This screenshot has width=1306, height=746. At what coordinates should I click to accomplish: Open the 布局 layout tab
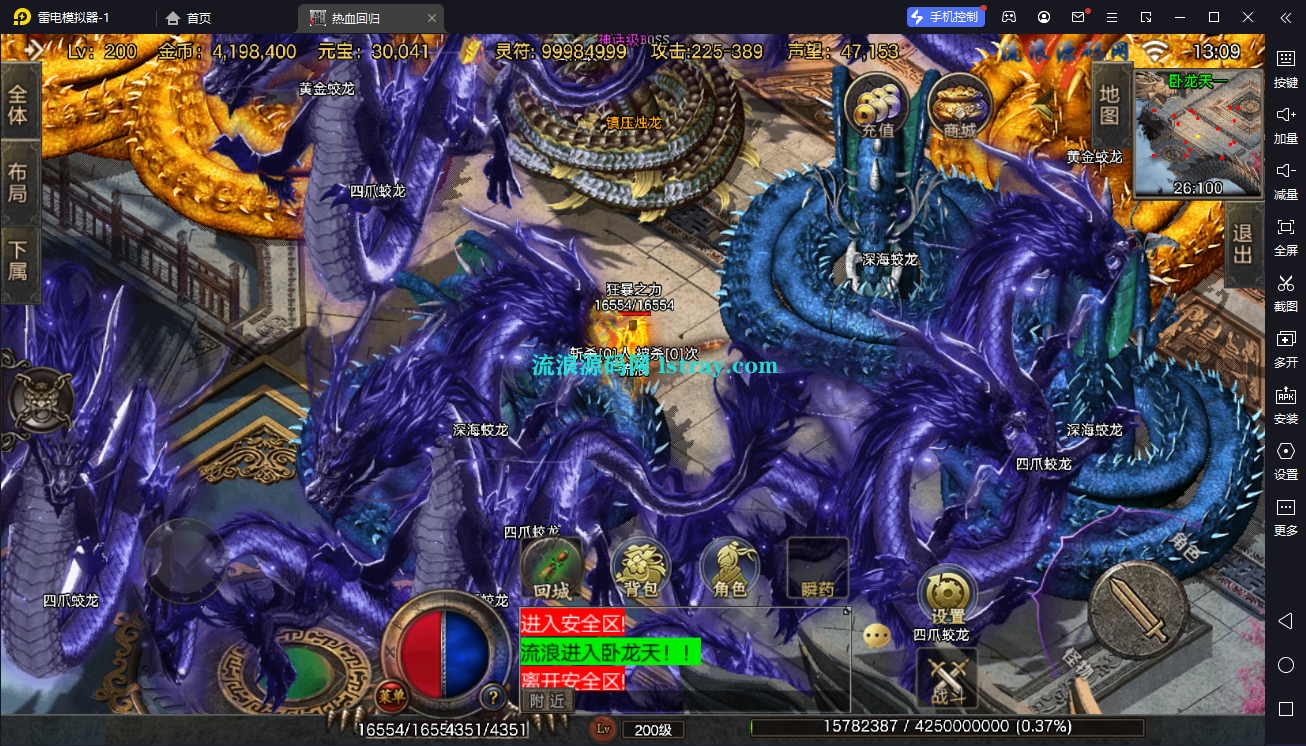coord(19,182)
